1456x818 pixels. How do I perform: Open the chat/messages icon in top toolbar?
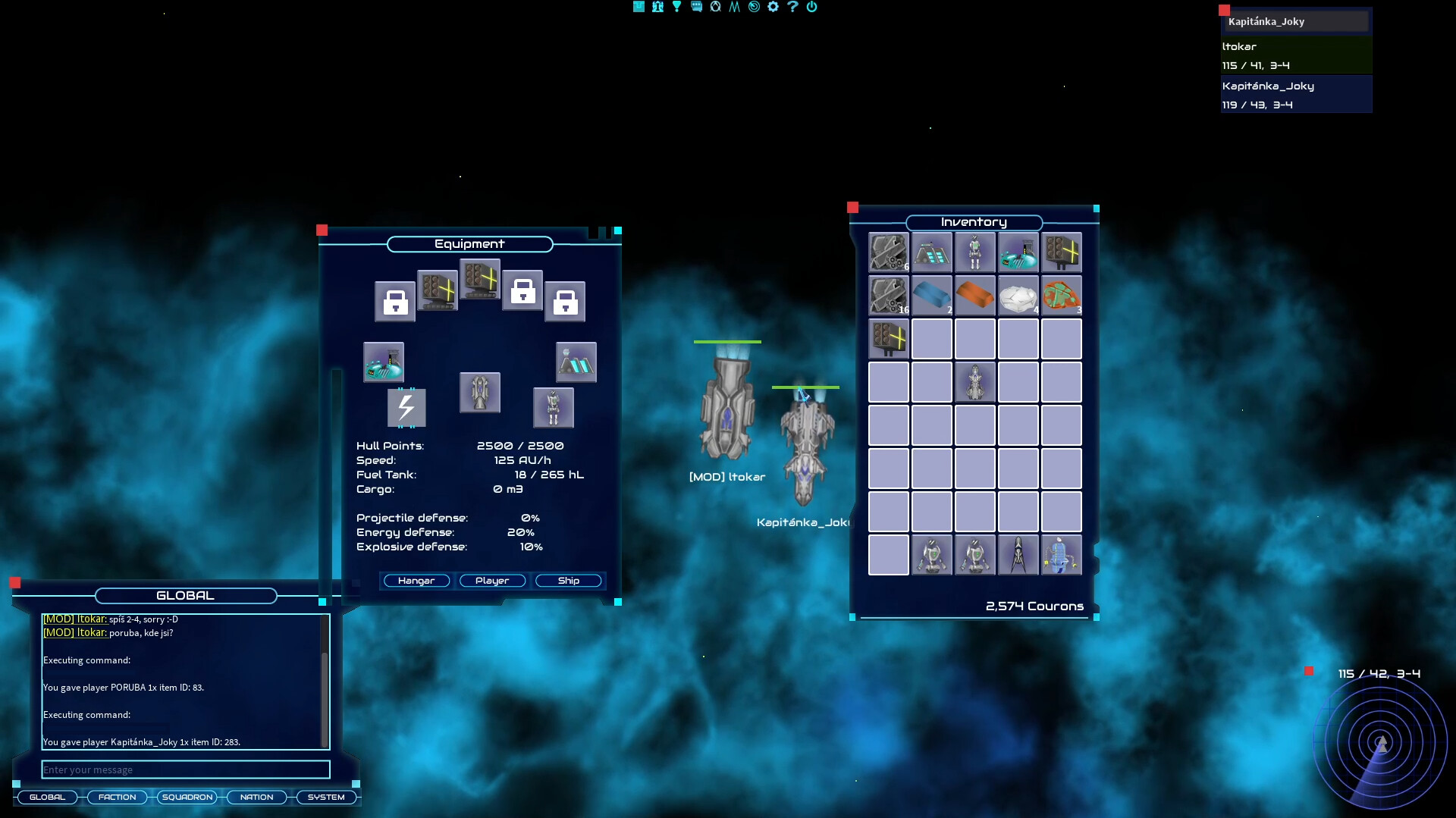coord(696,7)
